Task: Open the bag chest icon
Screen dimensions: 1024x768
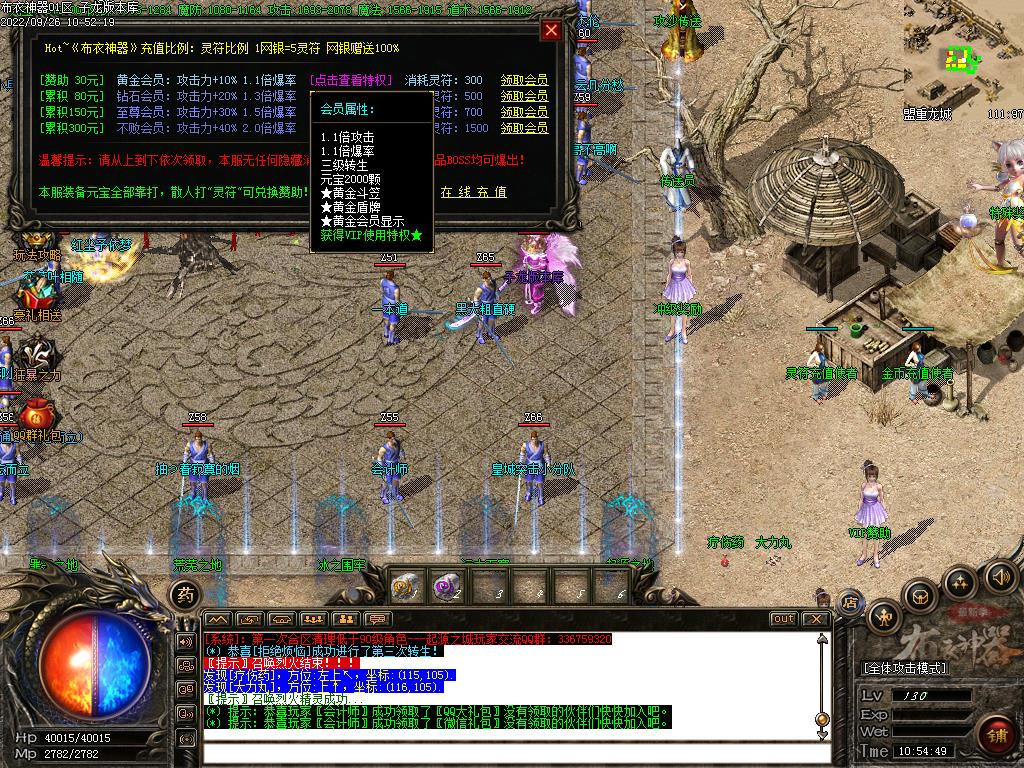Action: pos(920,596)
